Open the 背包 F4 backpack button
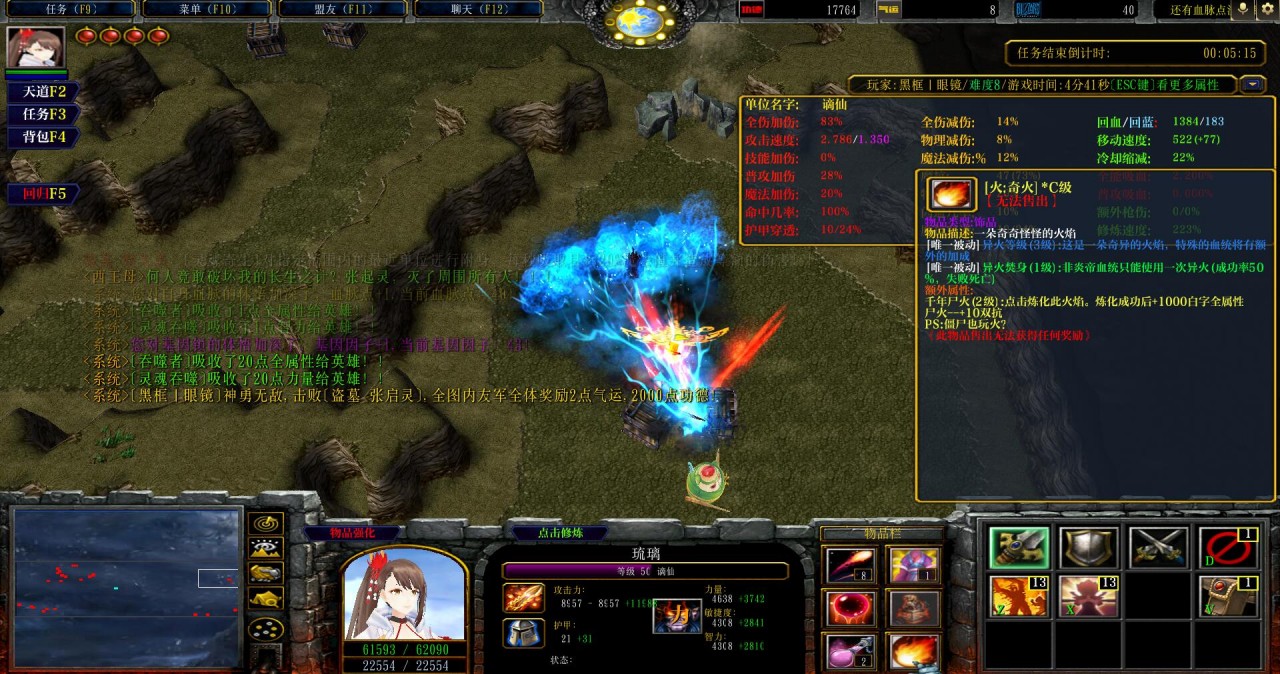This screenshot has height=674, width=1280. [38, 138]
